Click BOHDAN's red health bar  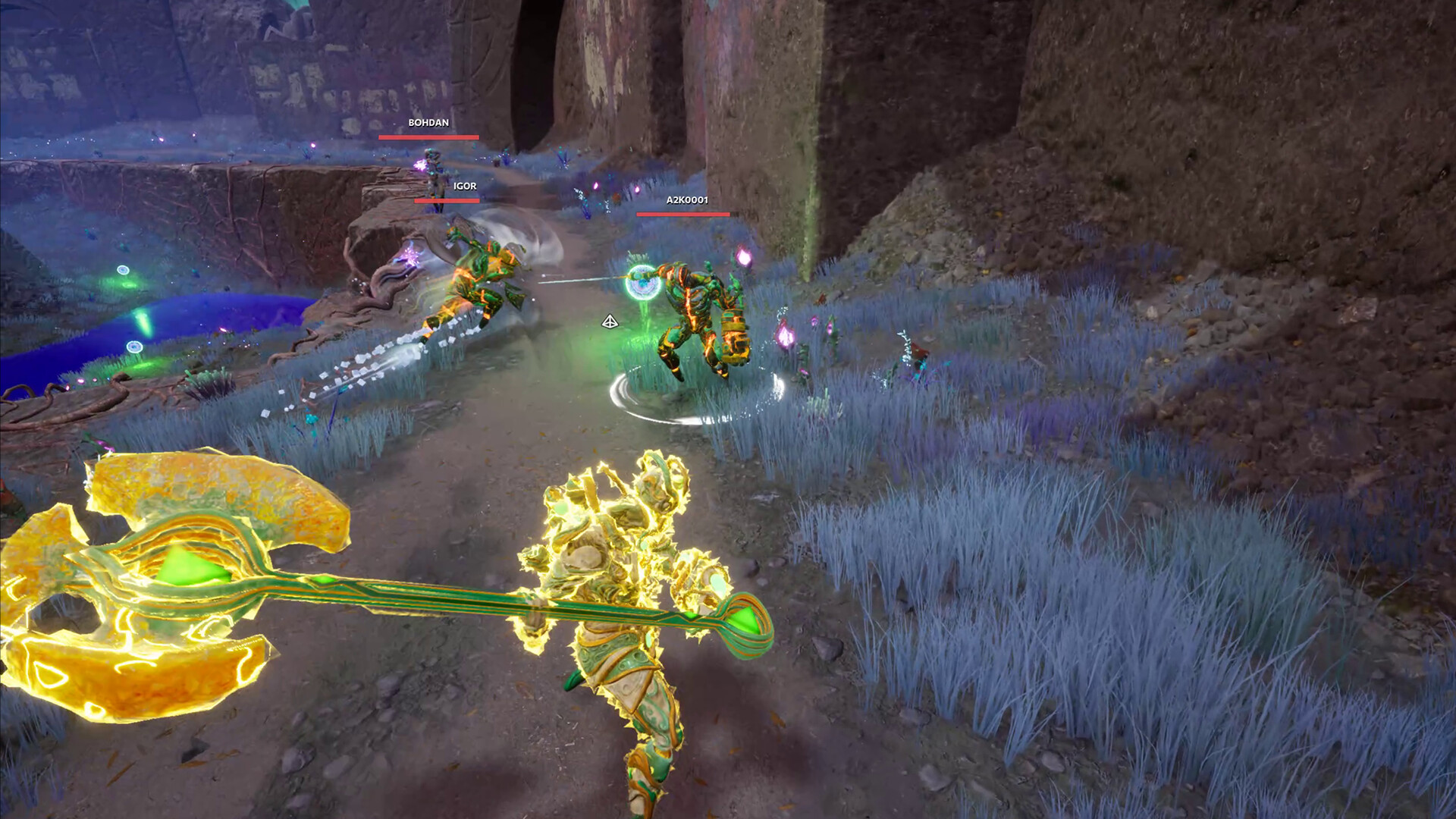(428, 136)
